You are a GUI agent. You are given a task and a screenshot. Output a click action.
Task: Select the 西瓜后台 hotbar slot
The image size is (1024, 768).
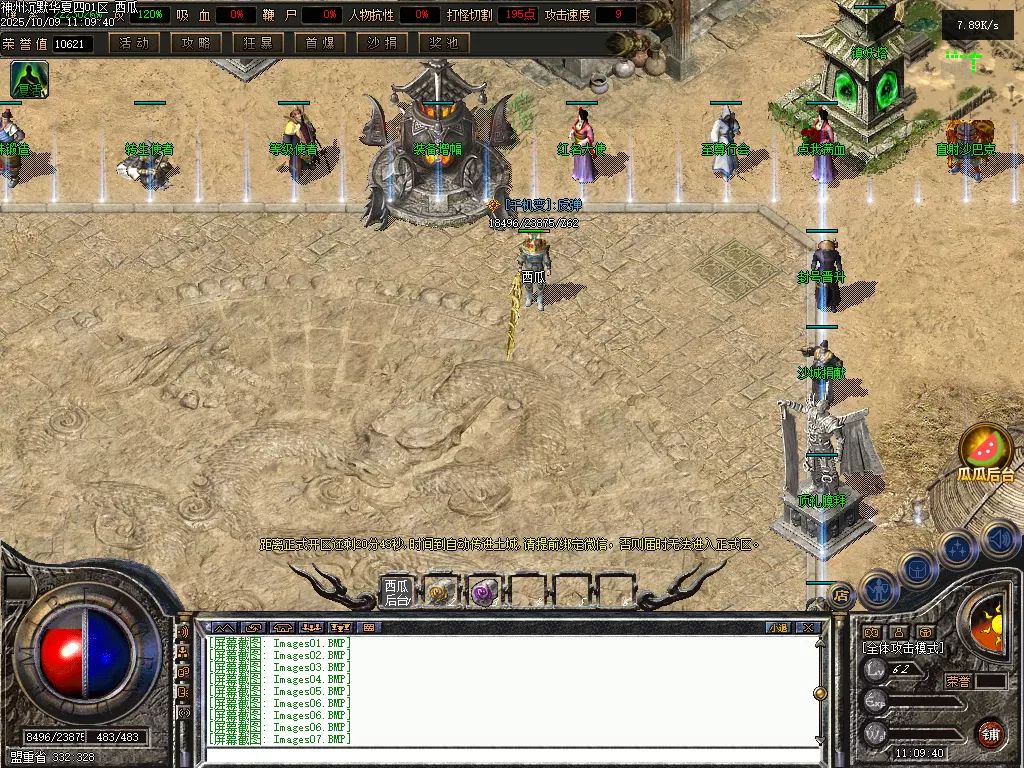(397, 592)
